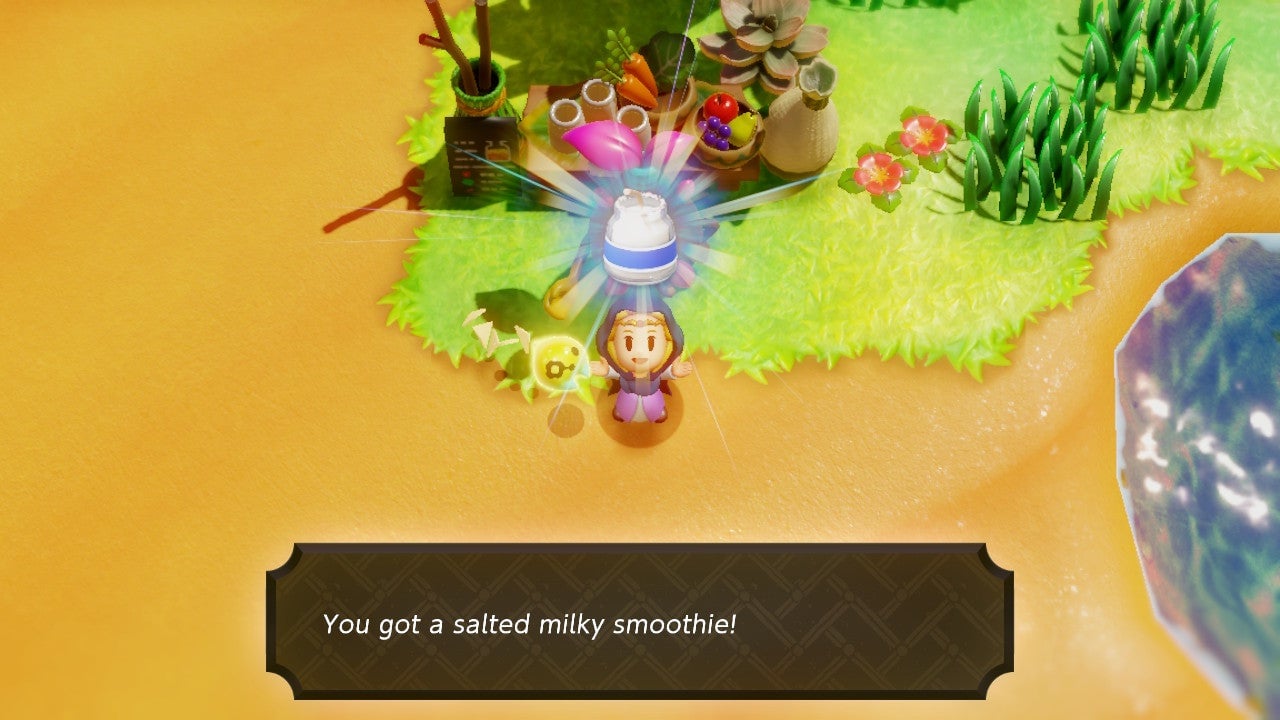
Task: Click the glowing milky smoothie jar
Action: click(641, 237)
